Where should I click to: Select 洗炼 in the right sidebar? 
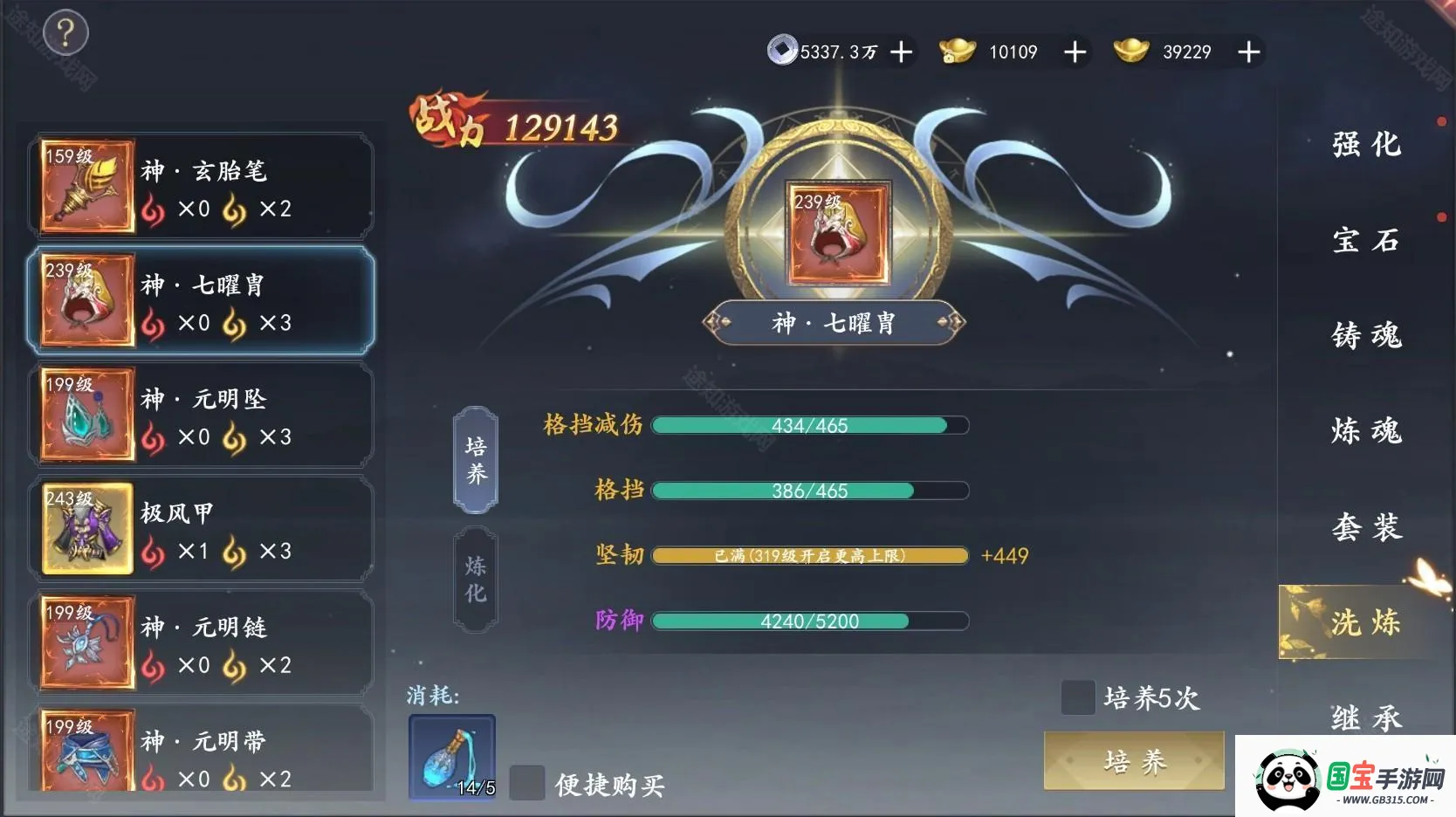(1365, 622)
